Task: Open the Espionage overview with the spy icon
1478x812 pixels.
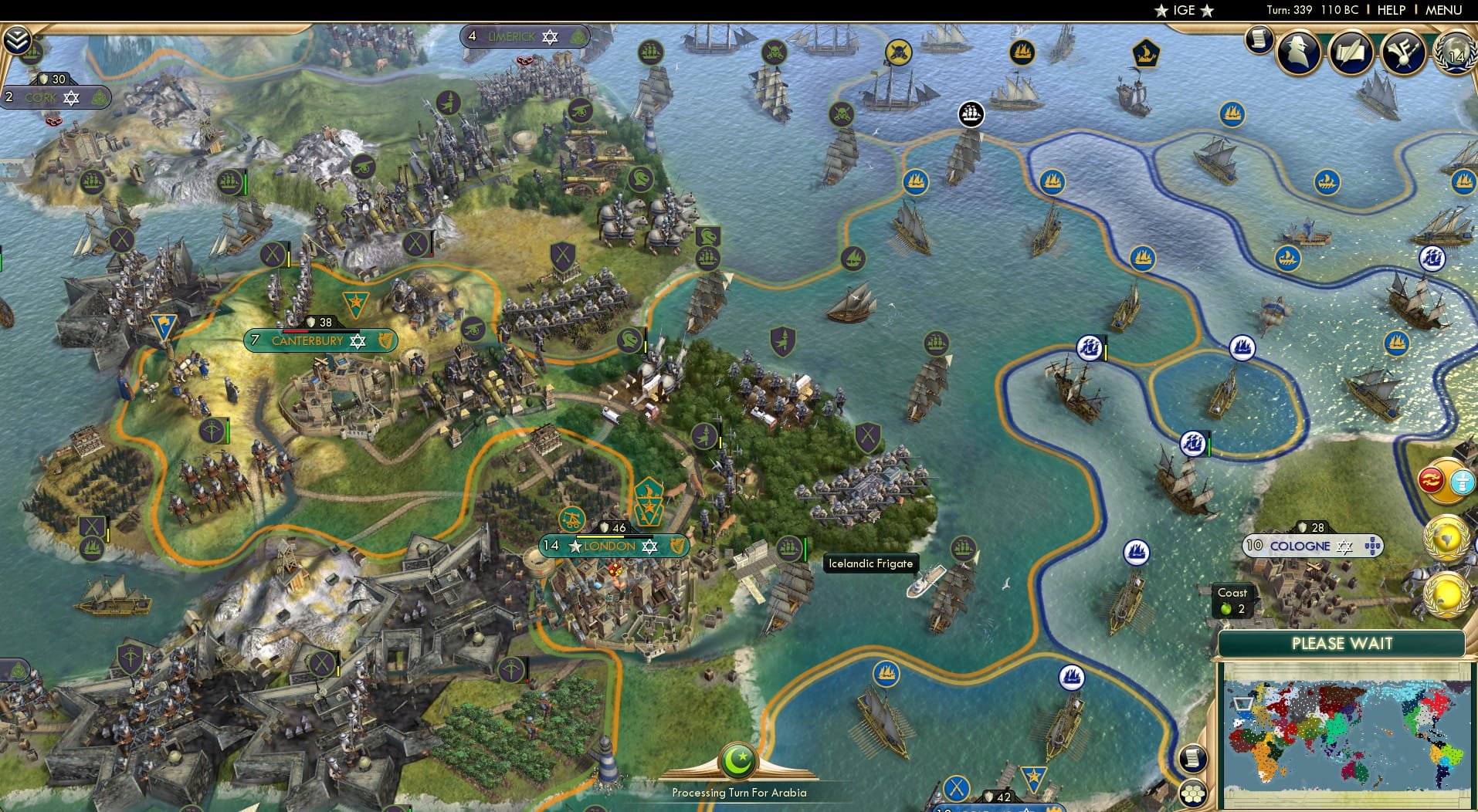Action: (x=1299, y=53)
